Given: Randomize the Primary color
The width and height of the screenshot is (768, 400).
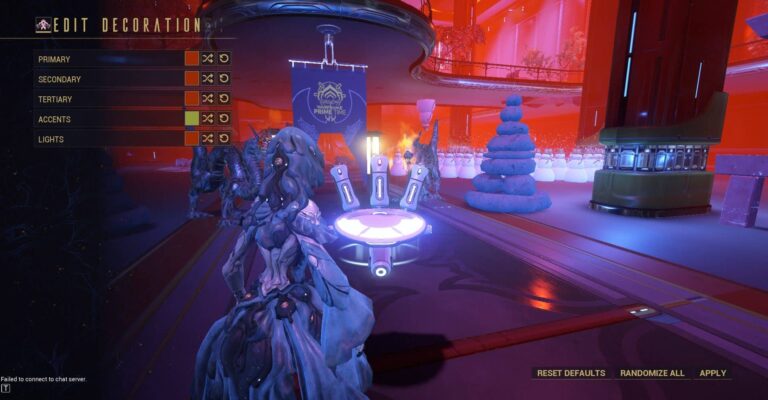Looking at the screenshot, I should (208, 59).
